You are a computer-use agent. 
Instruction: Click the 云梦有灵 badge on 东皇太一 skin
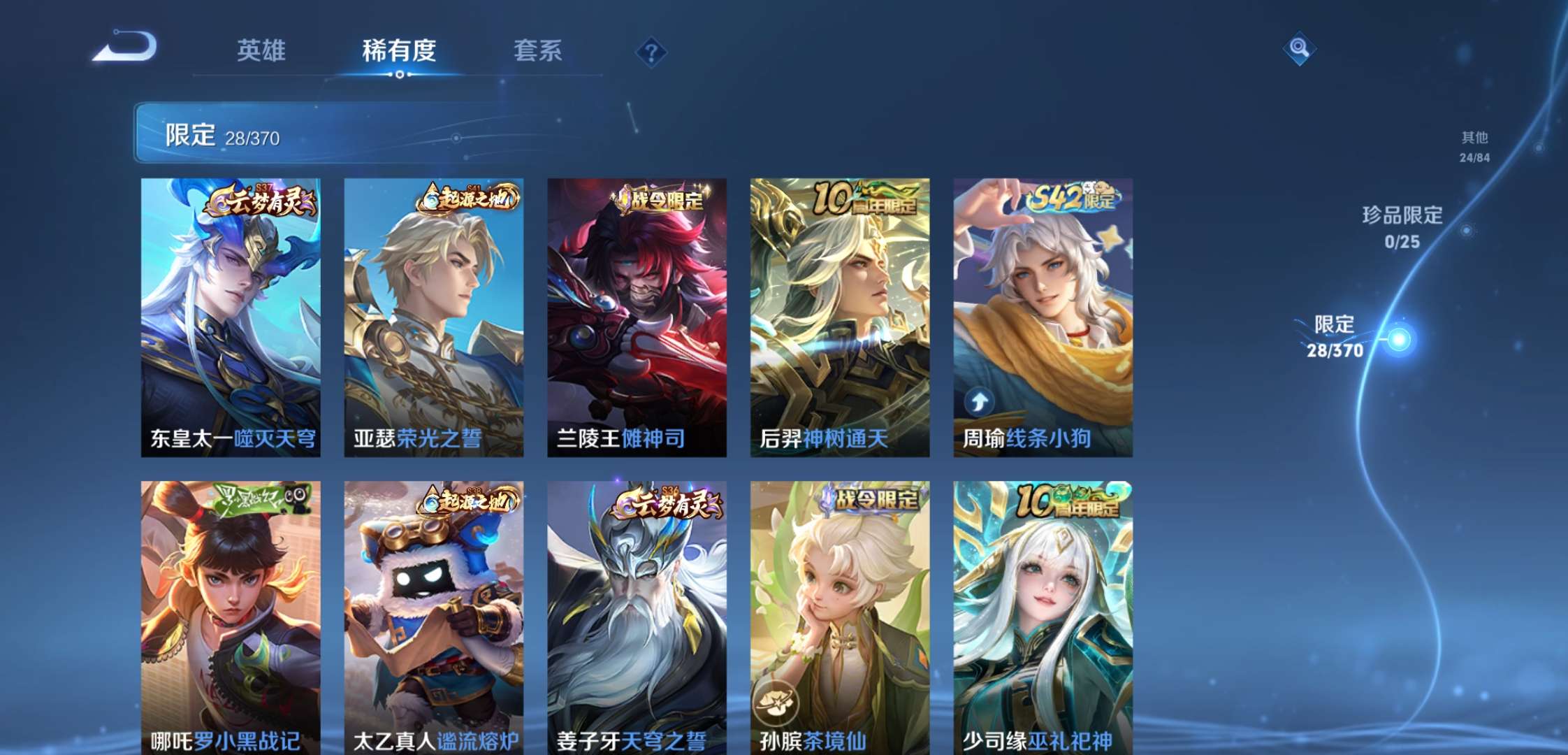pos(264,201)
